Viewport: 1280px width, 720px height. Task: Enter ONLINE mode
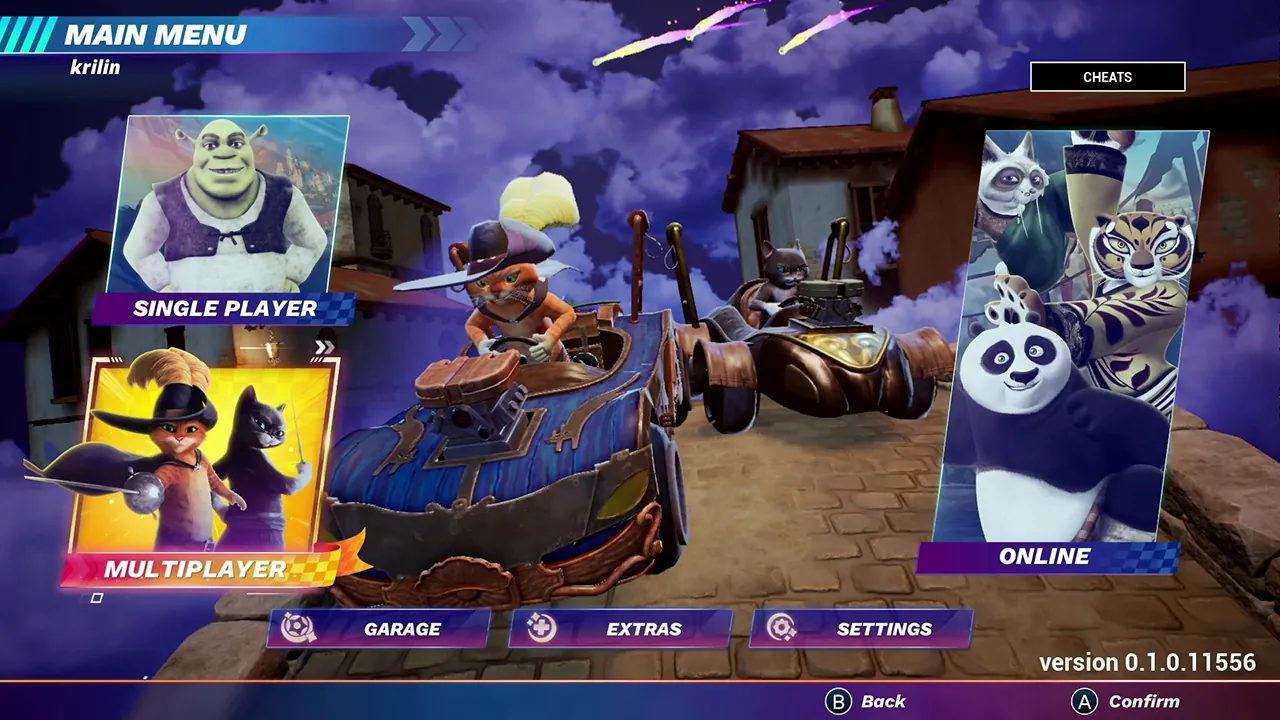[1045, 557]
